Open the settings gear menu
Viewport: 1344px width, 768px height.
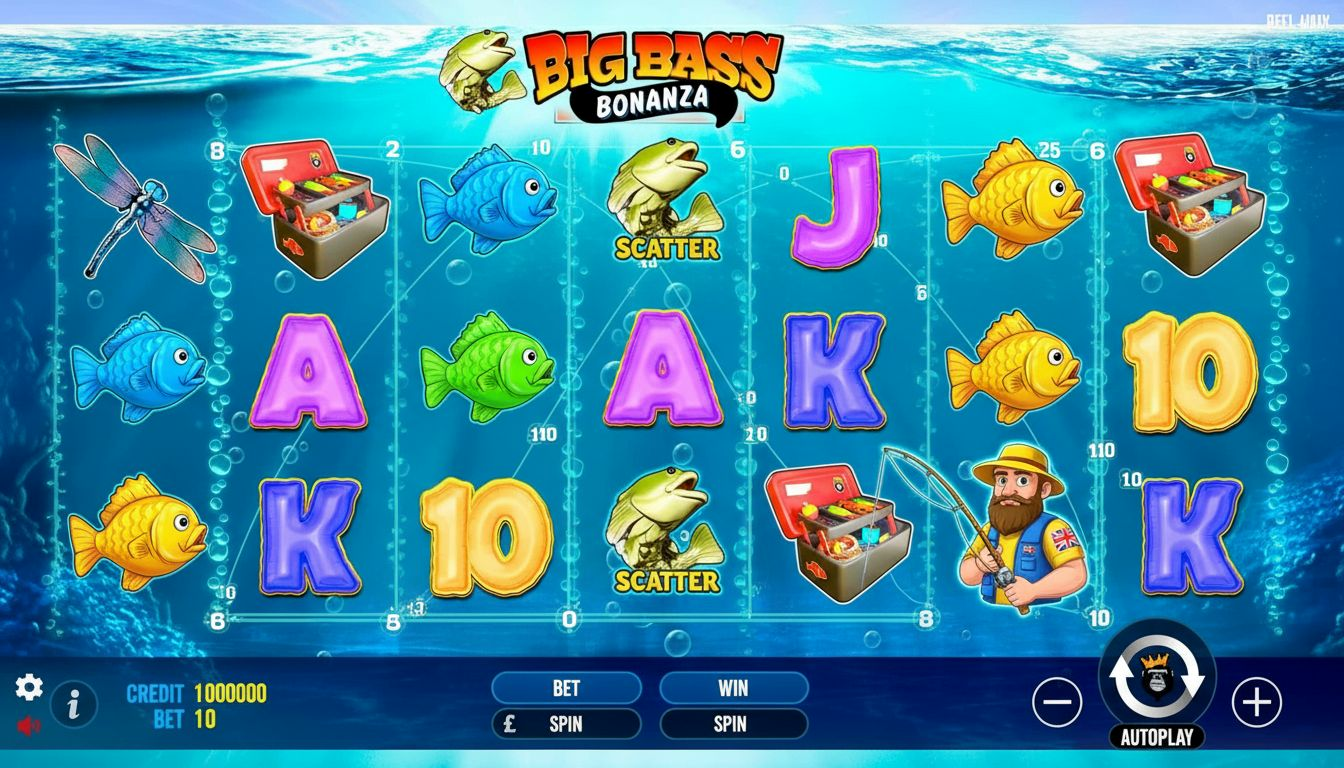pos(29,687)
